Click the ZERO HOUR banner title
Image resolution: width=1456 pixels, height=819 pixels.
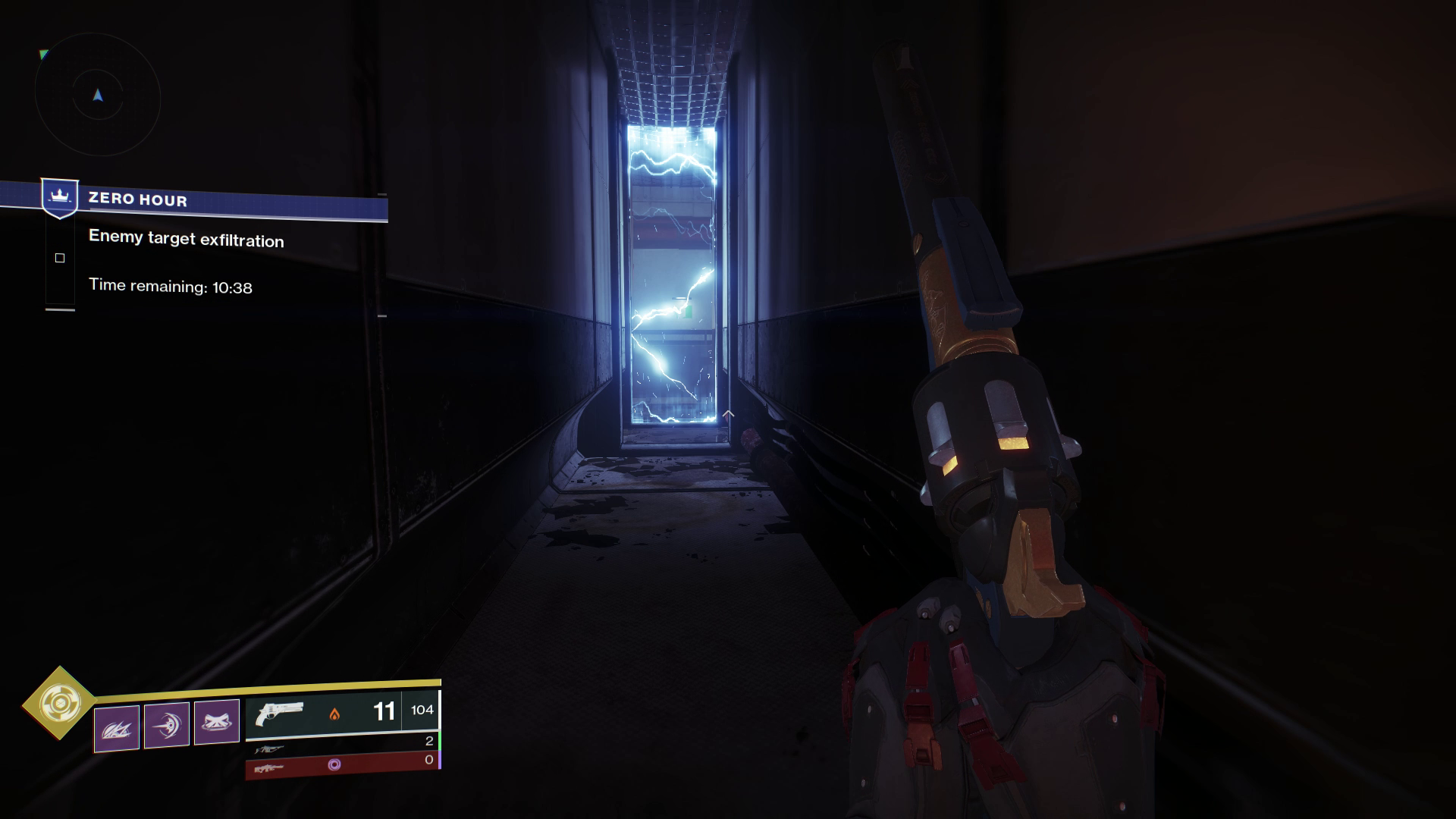[x=137, y=199]
